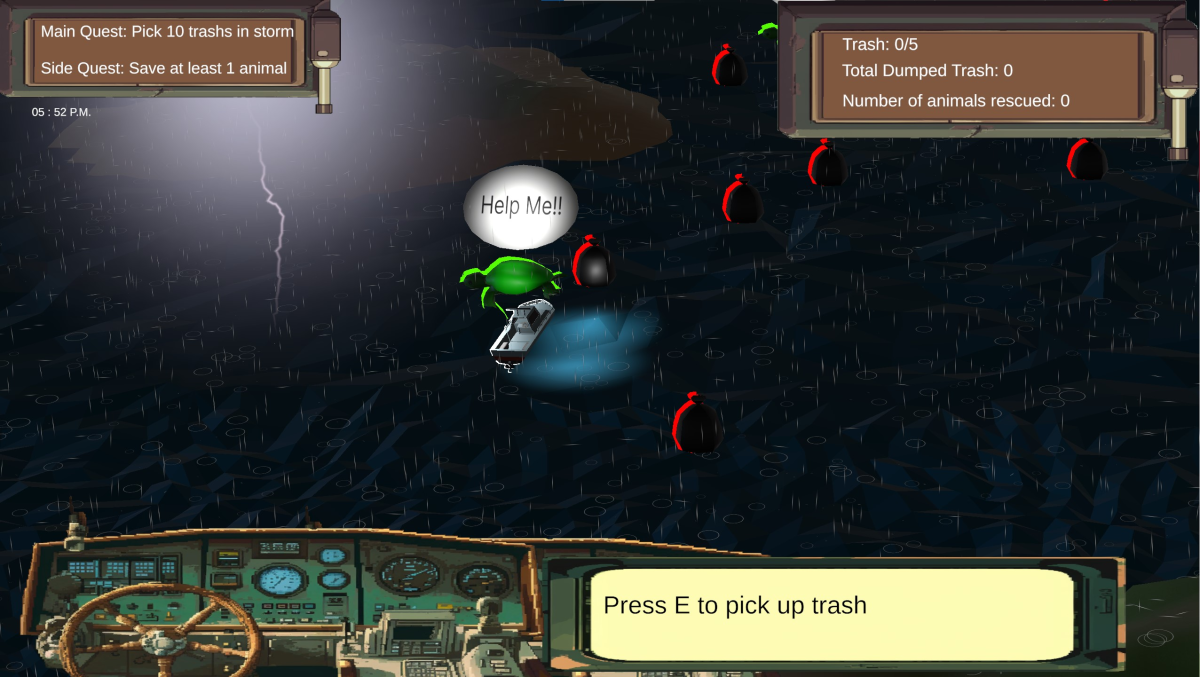The width and height of the screenshot is (1200, 677).
Task: Select the Side Quest objective entry
Action: tap(164, 69)
